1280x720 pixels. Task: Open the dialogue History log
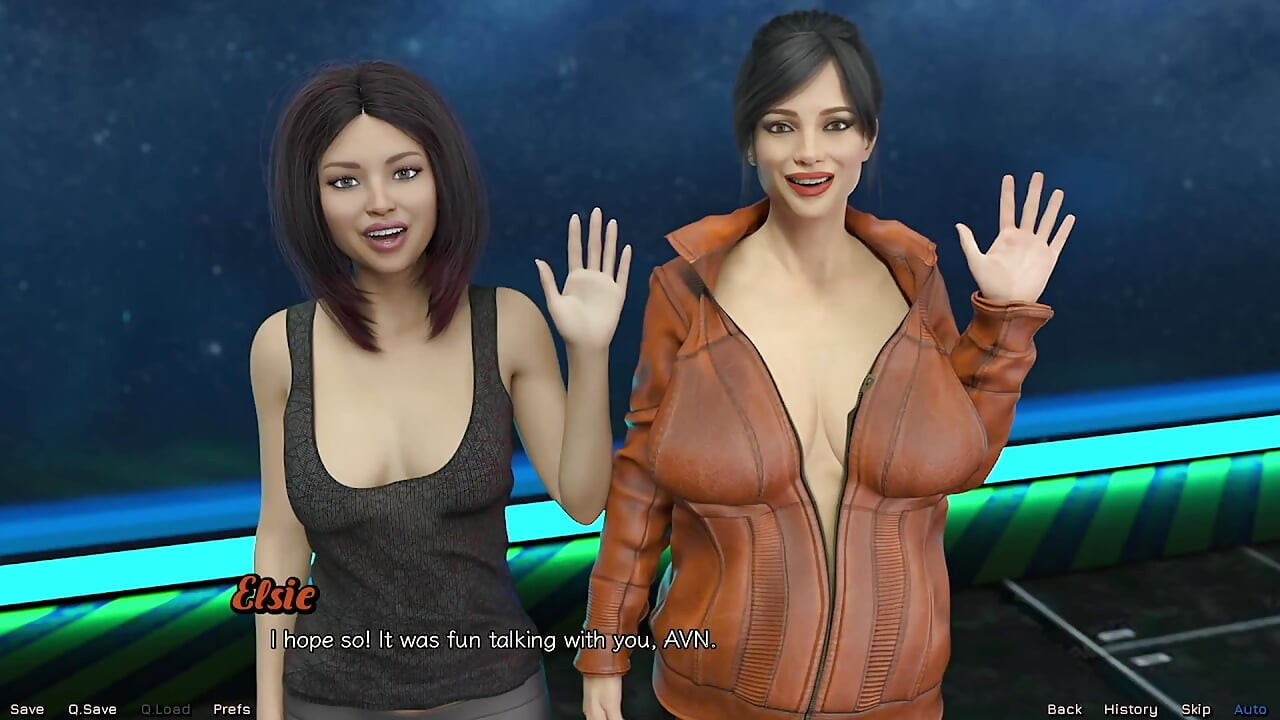pos(1131,708)
